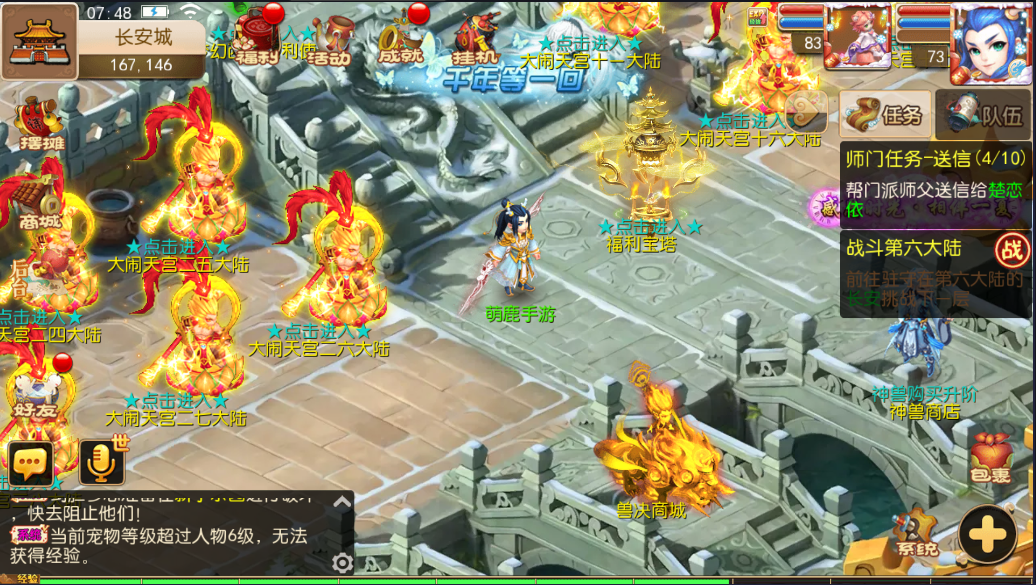Activate the 挂机 auto-battle icon

[x=476, y=38]
